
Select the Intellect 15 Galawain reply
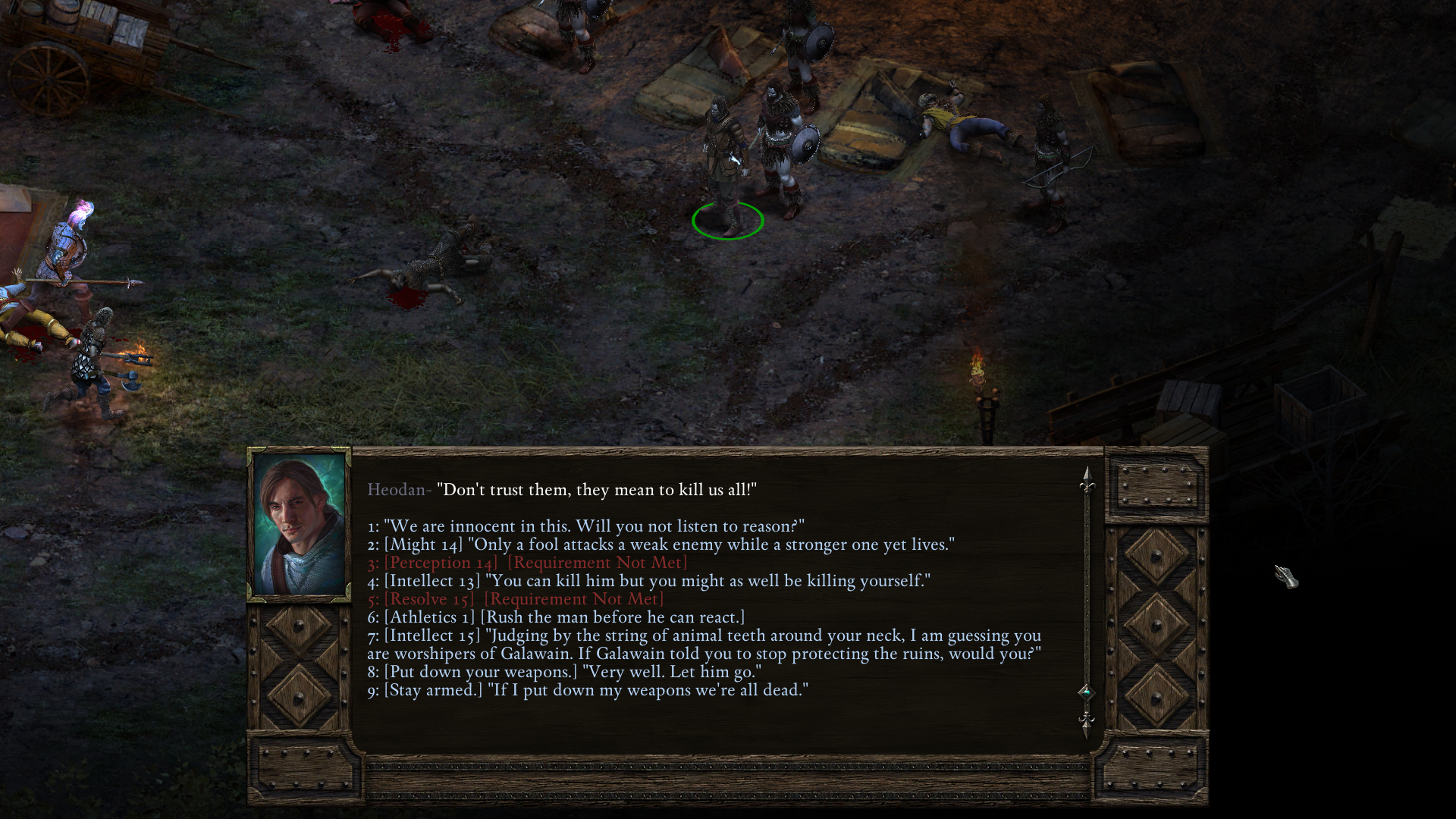tap(704, 645)
